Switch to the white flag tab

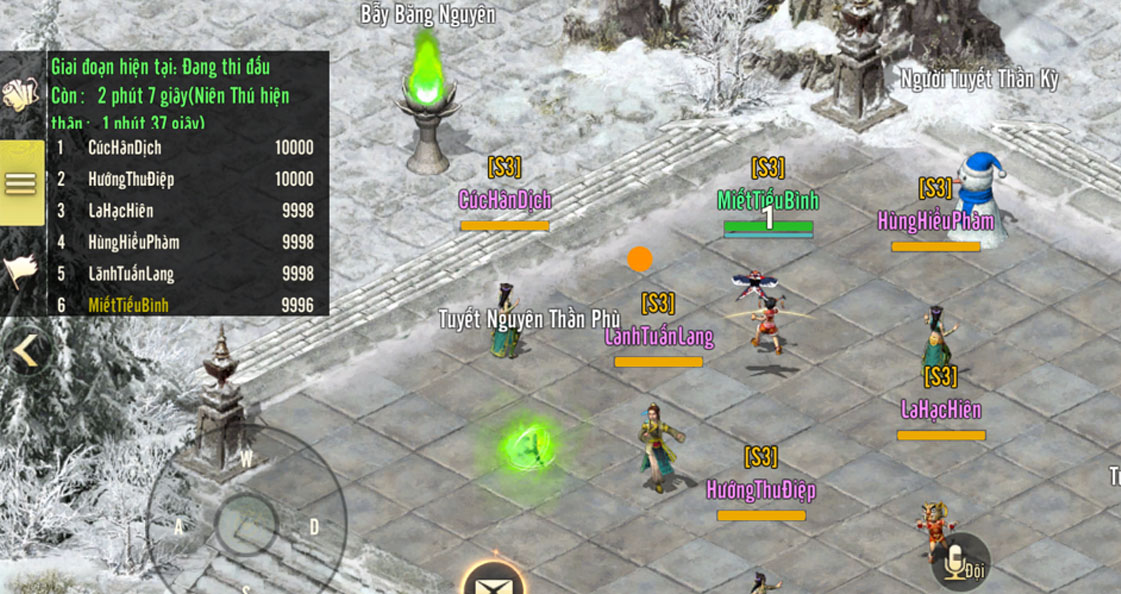21,270
